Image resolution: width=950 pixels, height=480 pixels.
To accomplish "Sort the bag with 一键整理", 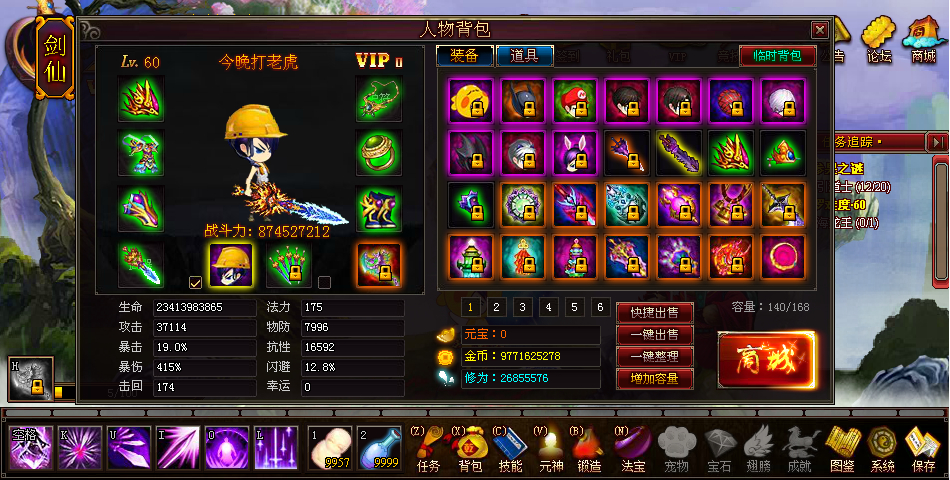I will coord(654,357).
